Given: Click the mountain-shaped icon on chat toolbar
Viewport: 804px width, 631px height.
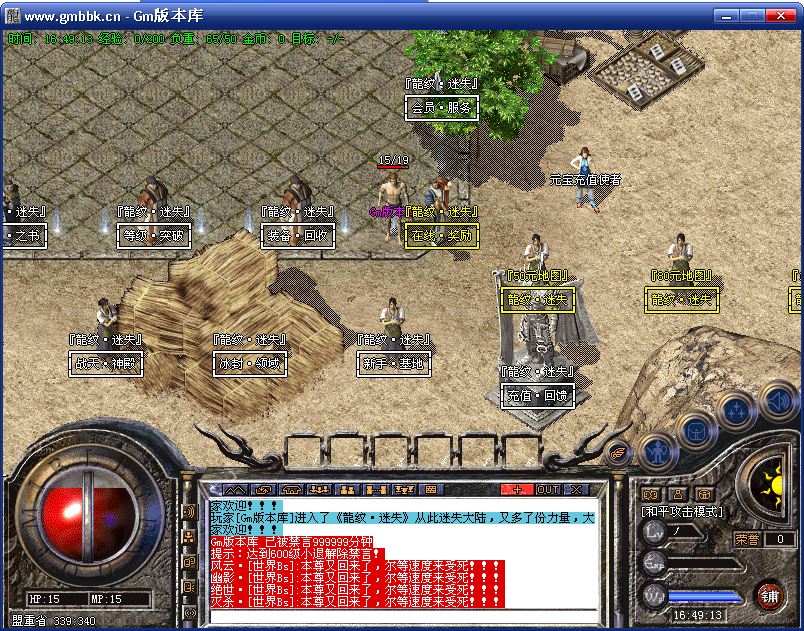Looking at the screenshot, I should tap(235, 489).
